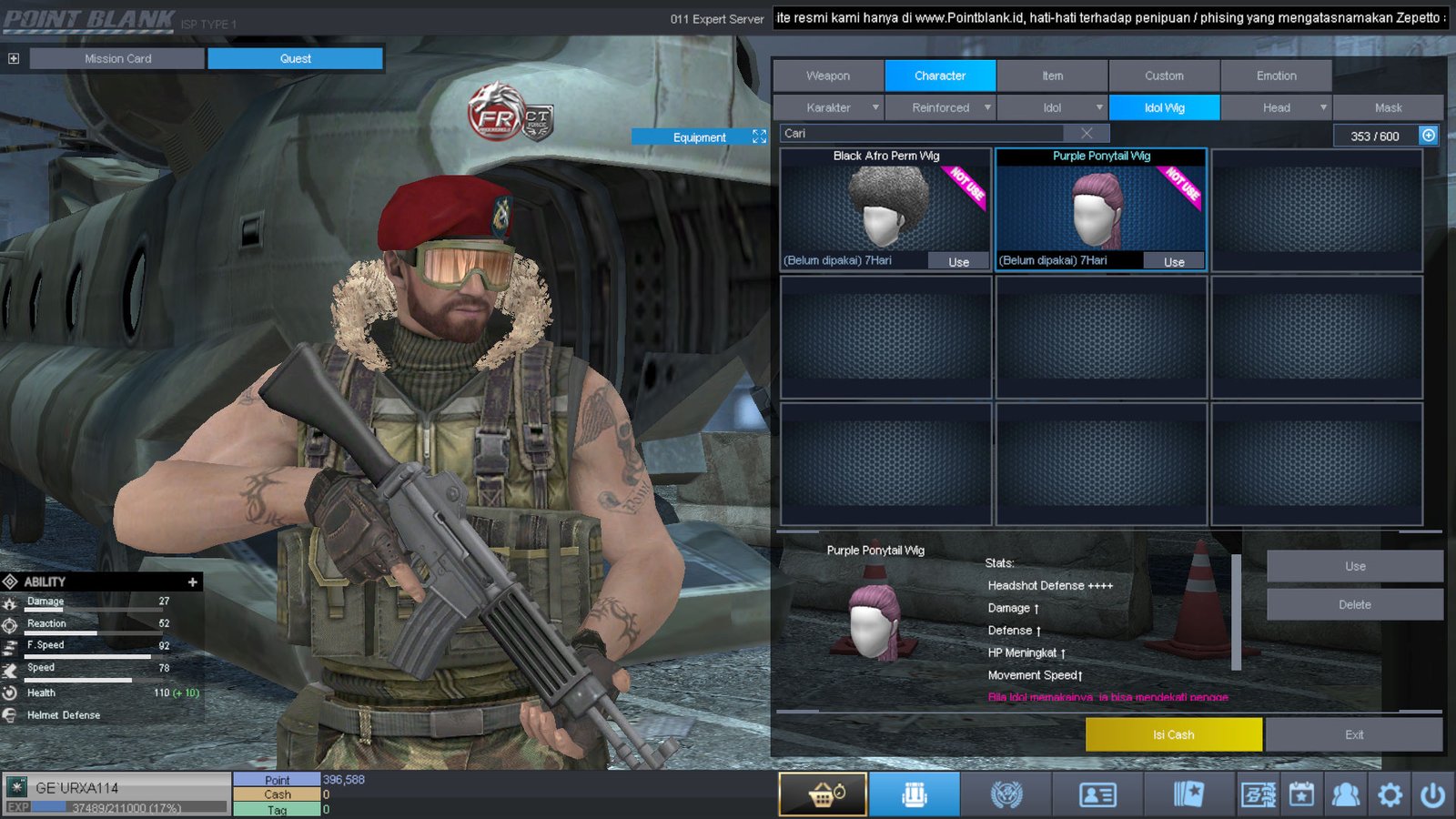
Task: Use the Purple Ponytail Wig from its slot
Action: pos(1174,262)
